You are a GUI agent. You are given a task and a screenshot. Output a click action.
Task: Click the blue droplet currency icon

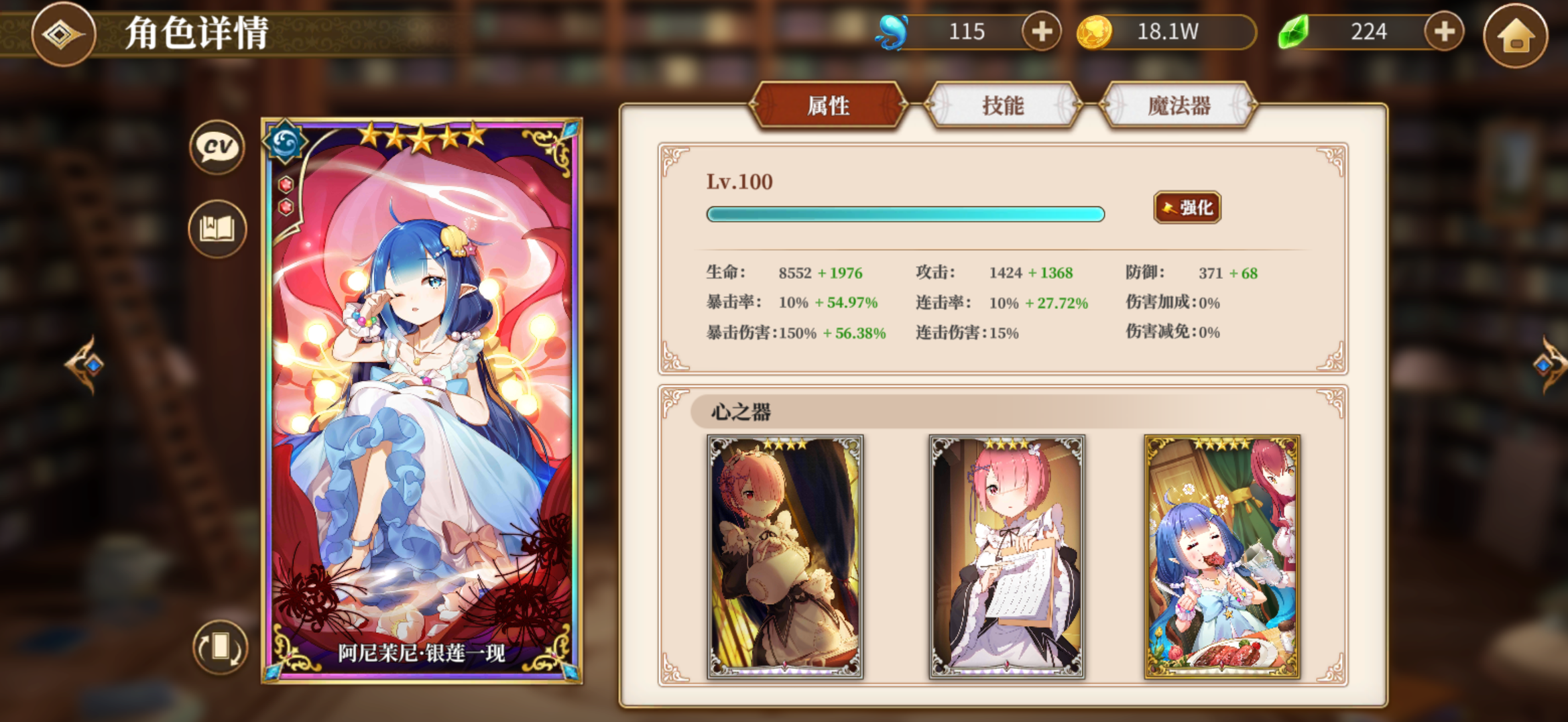892,30
